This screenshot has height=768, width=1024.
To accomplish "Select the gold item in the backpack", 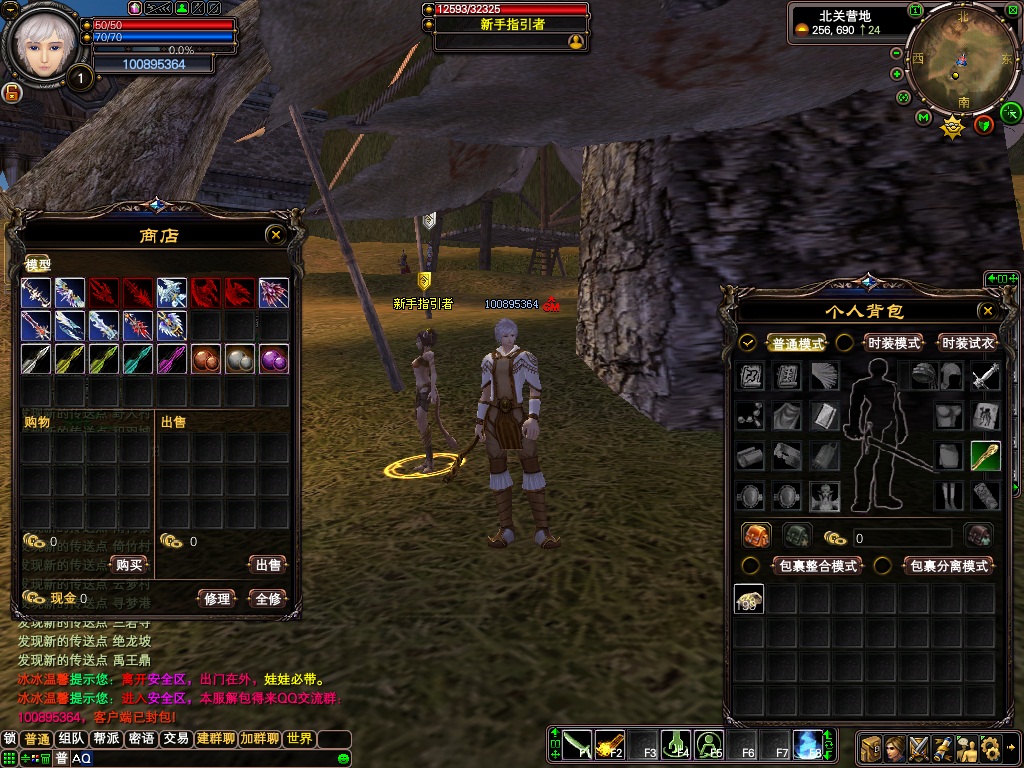I will 749,599.
